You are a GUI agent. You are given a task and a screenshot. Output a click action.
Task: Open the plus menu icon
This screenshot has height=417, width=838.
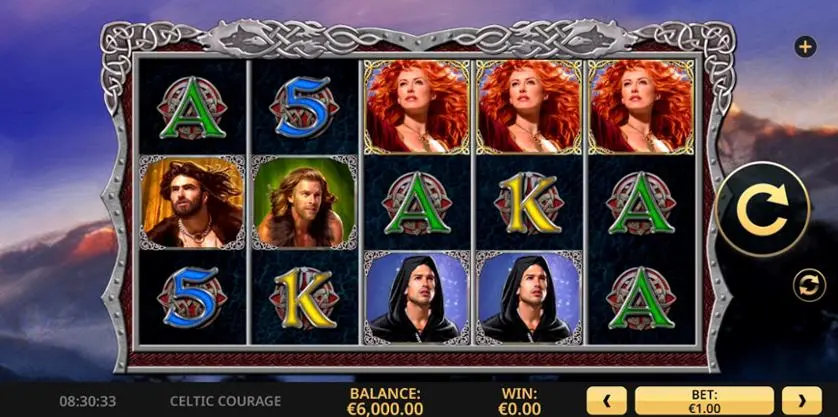tap(804, 46)
